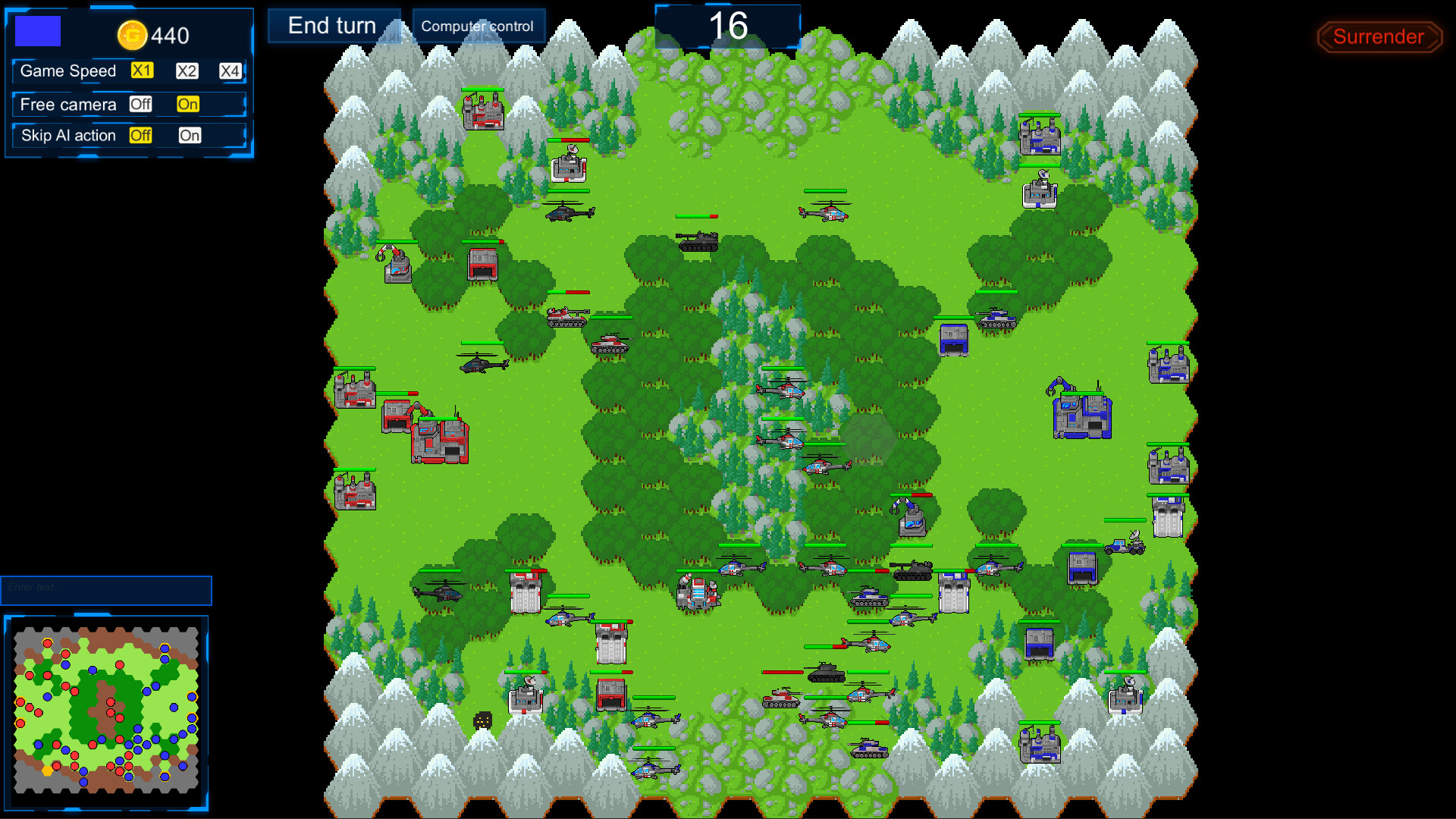Select the satellite radar vehicle on the right
The height and width of the screenshot is (819, 1456).
pyautogui.click(x=1125, y=548)
